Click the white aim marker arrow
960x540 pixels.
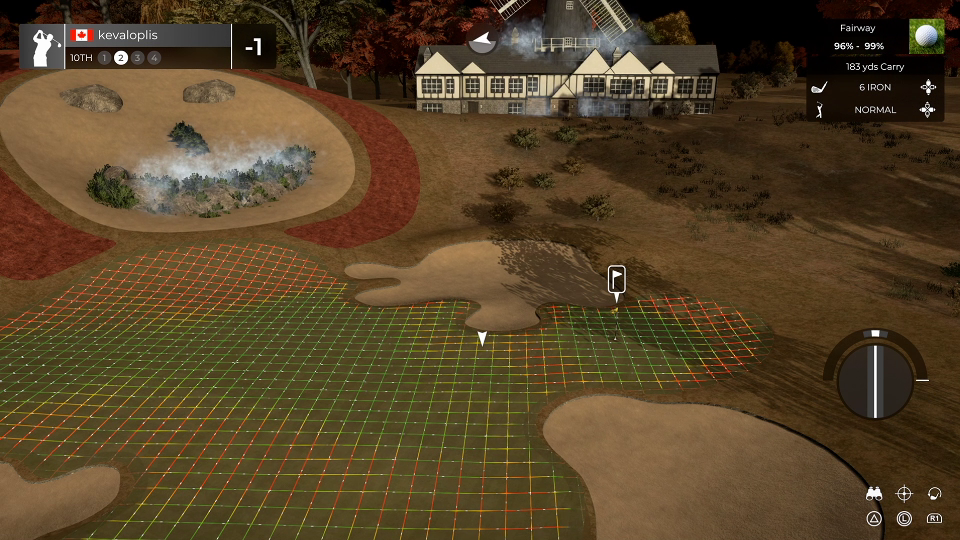(x=482, y=340)
